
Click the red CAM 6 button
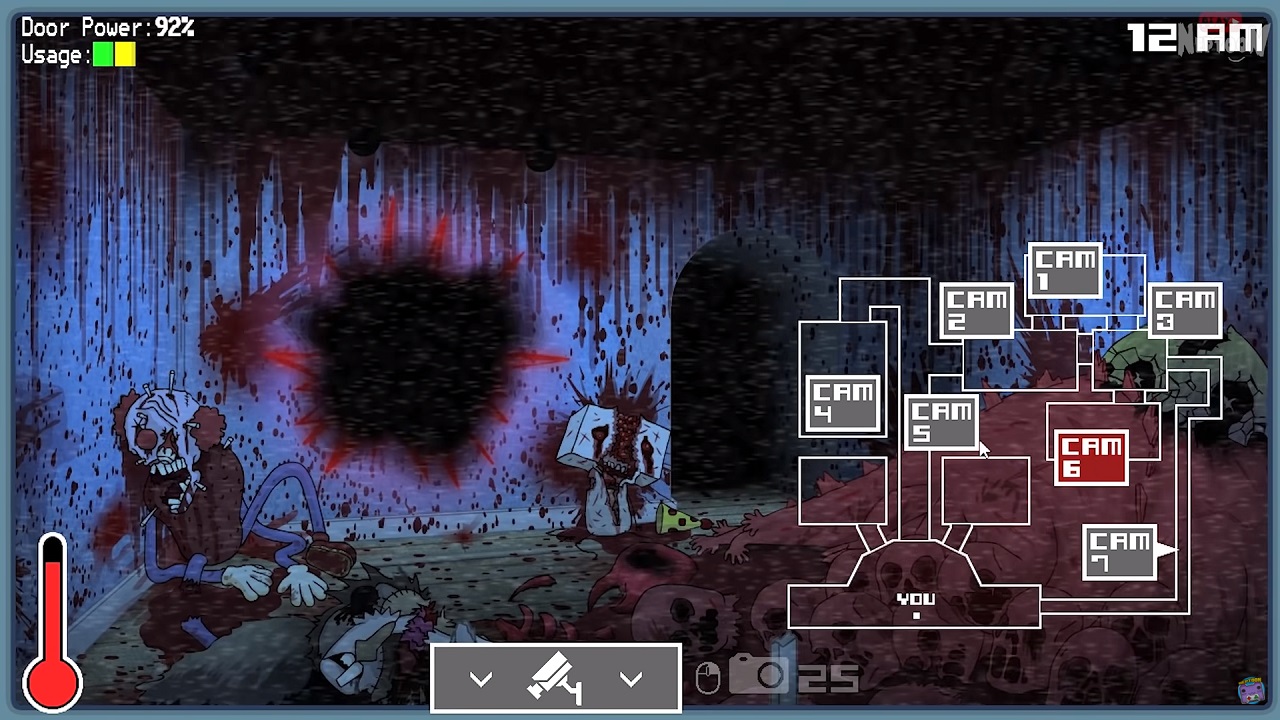[1091, 457]
